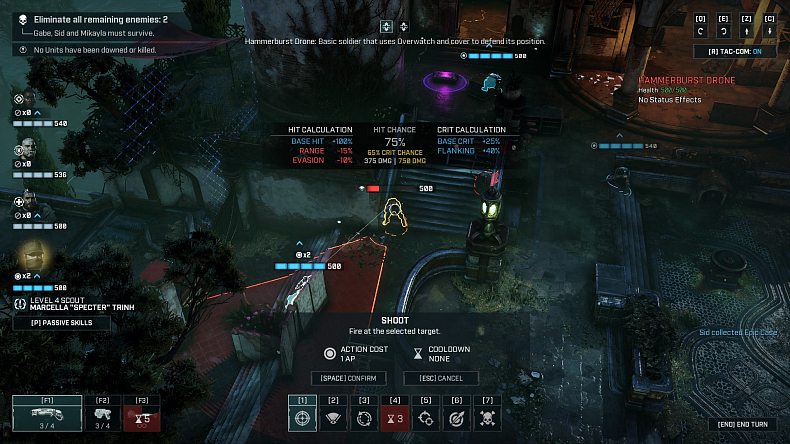
Task: Confirm the Shoot action
Action: coord(349,378)
